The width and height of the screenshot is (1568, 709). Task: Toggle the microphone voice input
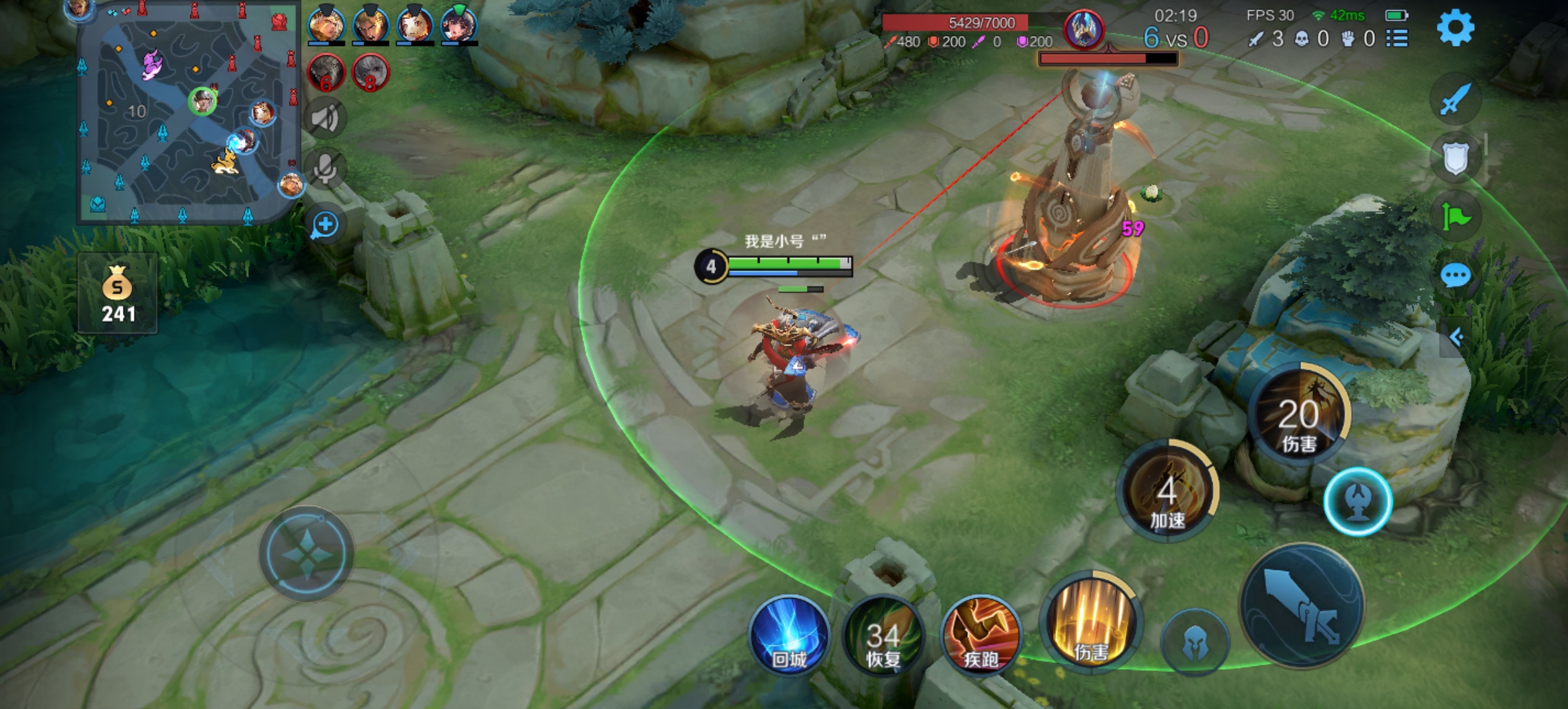coord(325,169)
